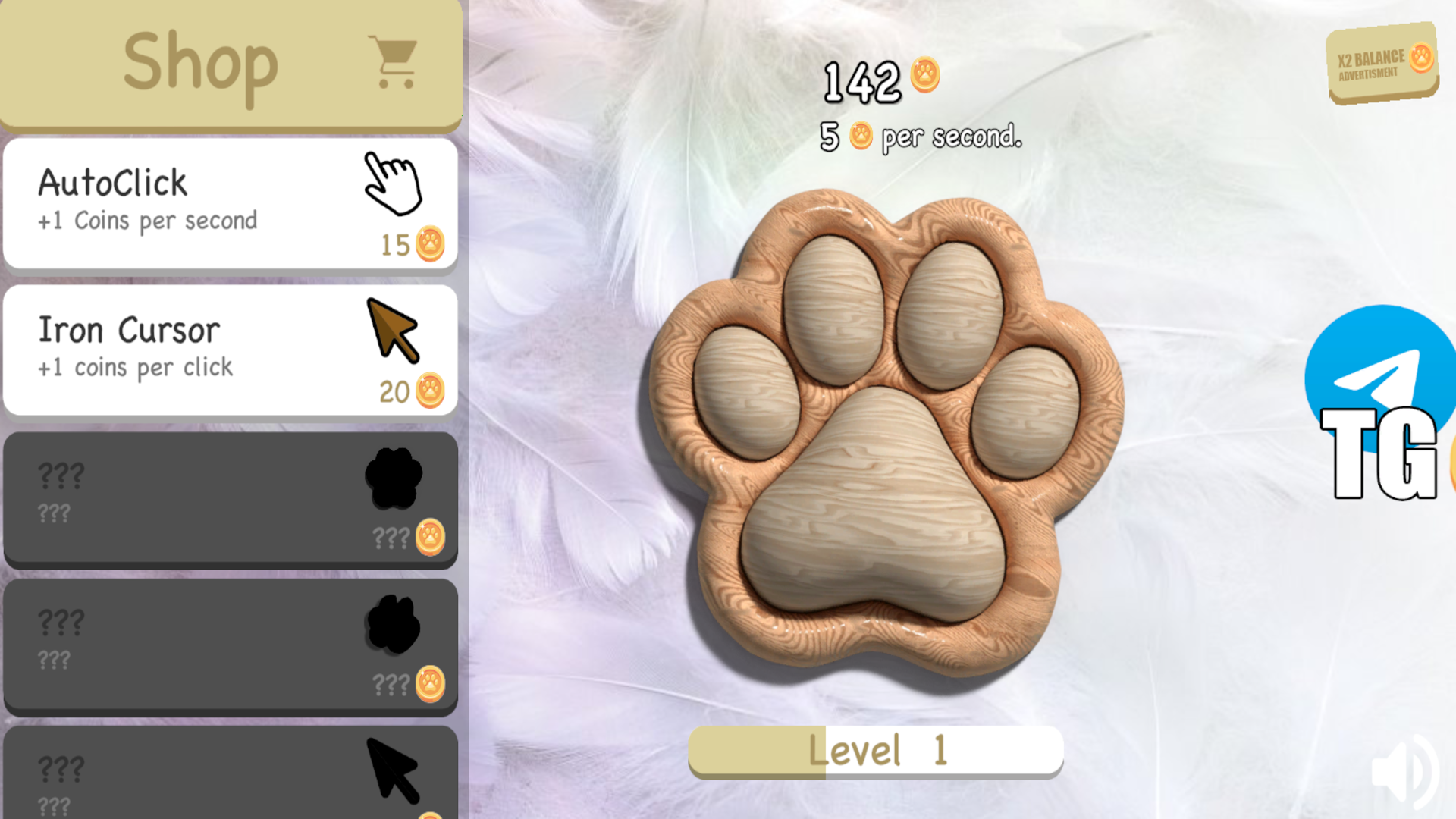Mute the game sound with the speaker icon
The height and width of the screenshot is (819, 1456).
[1407, 770]
